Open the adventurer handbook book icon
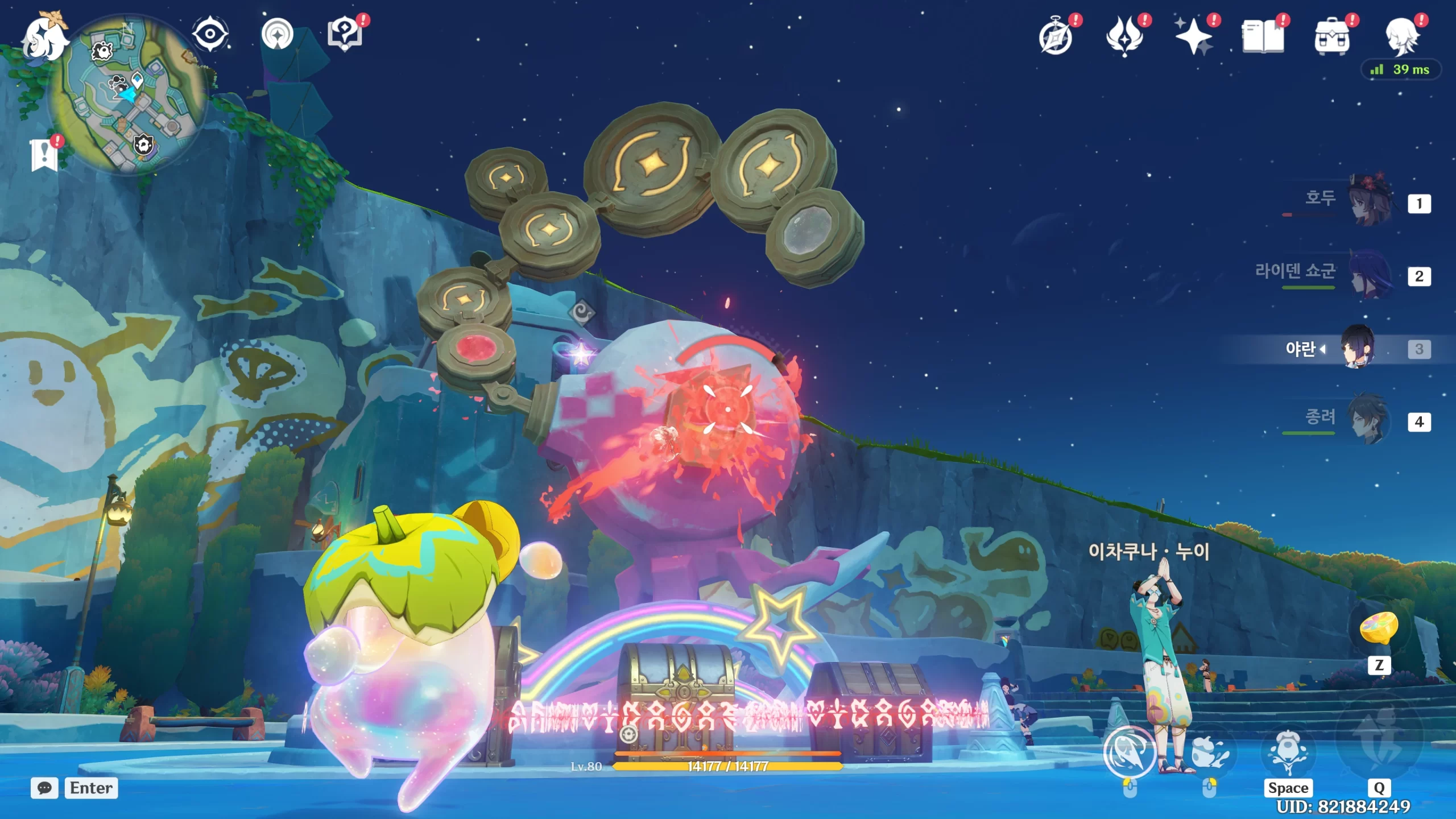This screenshot has height=819, width=1456. click(1263, 38)
